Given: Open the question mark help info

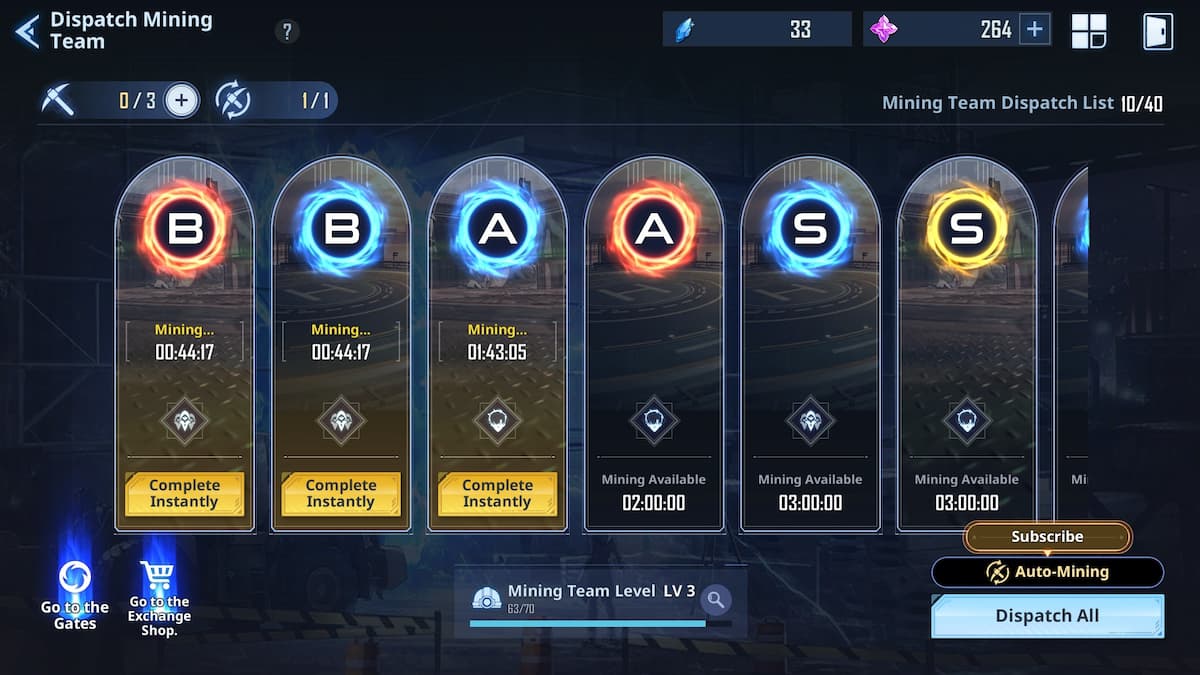Looking at the screenshot, I should click(287, 32).
